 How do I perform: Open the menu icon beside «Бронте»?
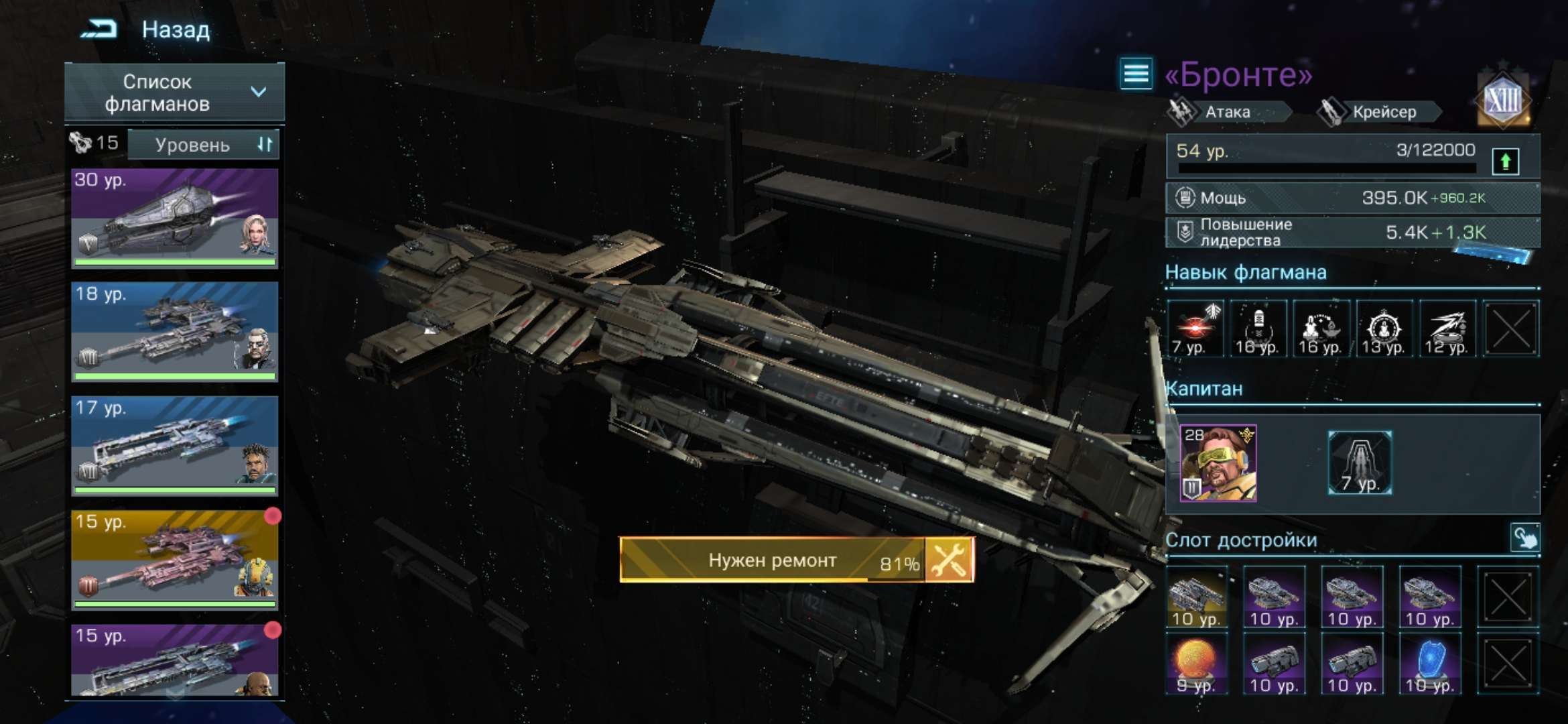coord(1136,74)
